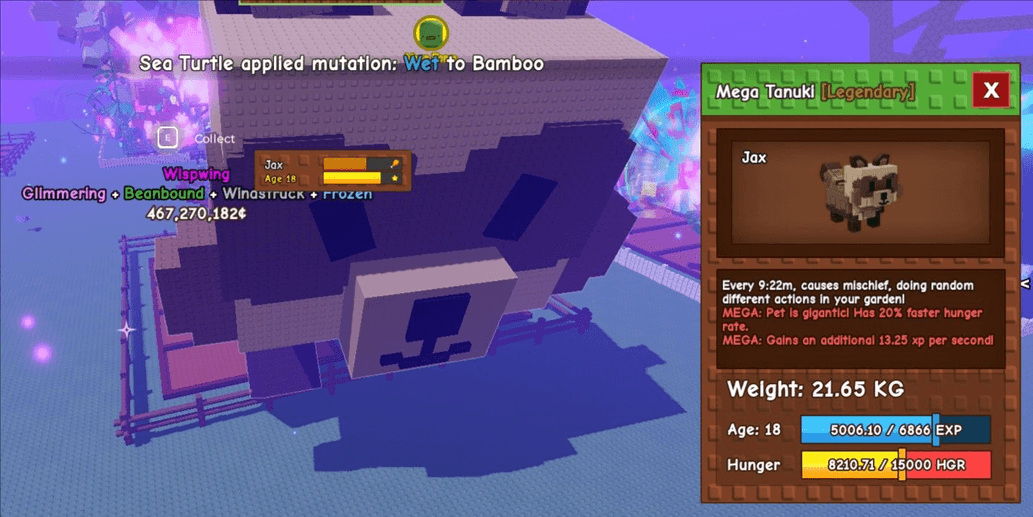
Task: Click the small arrow beside the pet panel
Action: 1025,285
